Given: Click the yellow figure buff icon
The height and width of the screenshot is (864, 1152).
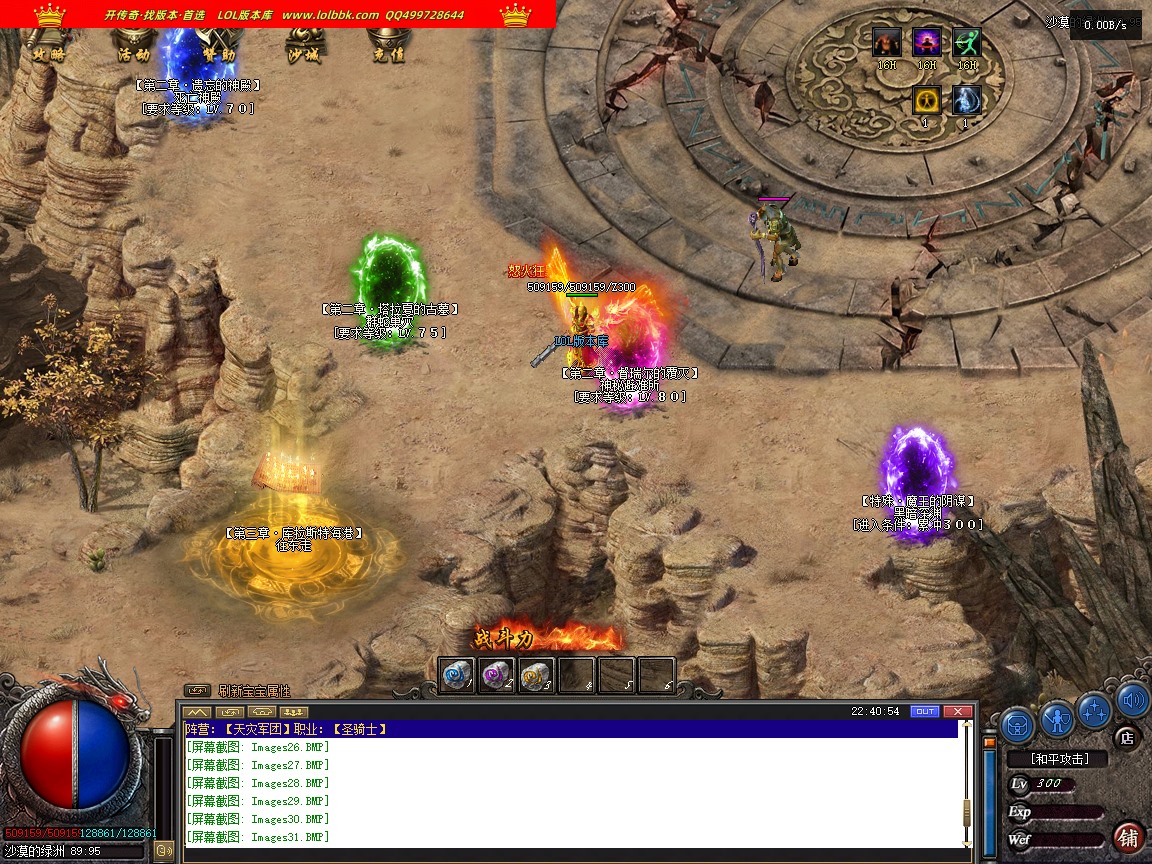Looking at the screenshot, I should pyautogui.click(x=926, y=100).
